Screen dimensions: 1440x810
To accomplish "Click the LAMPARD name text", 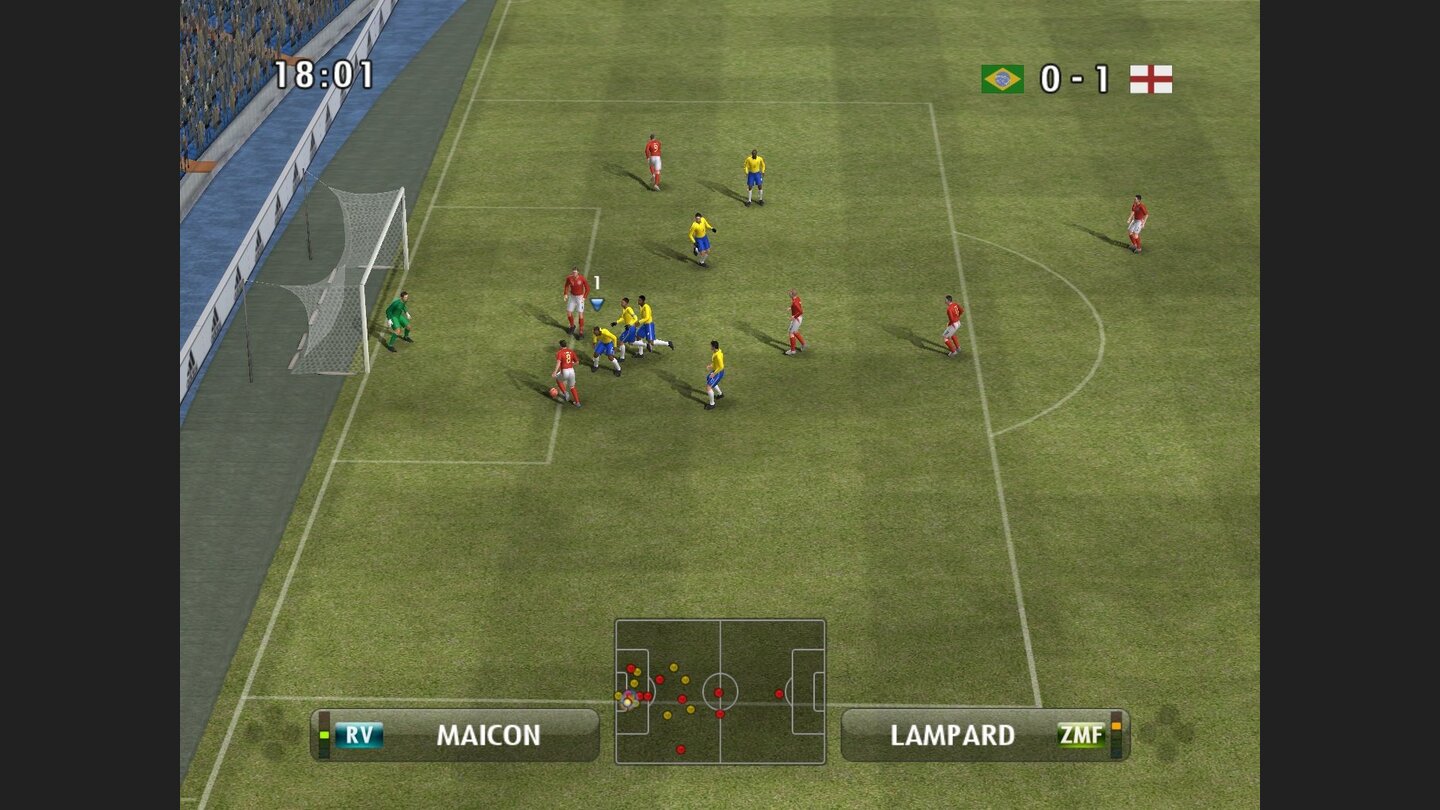I will click(952, 736).
